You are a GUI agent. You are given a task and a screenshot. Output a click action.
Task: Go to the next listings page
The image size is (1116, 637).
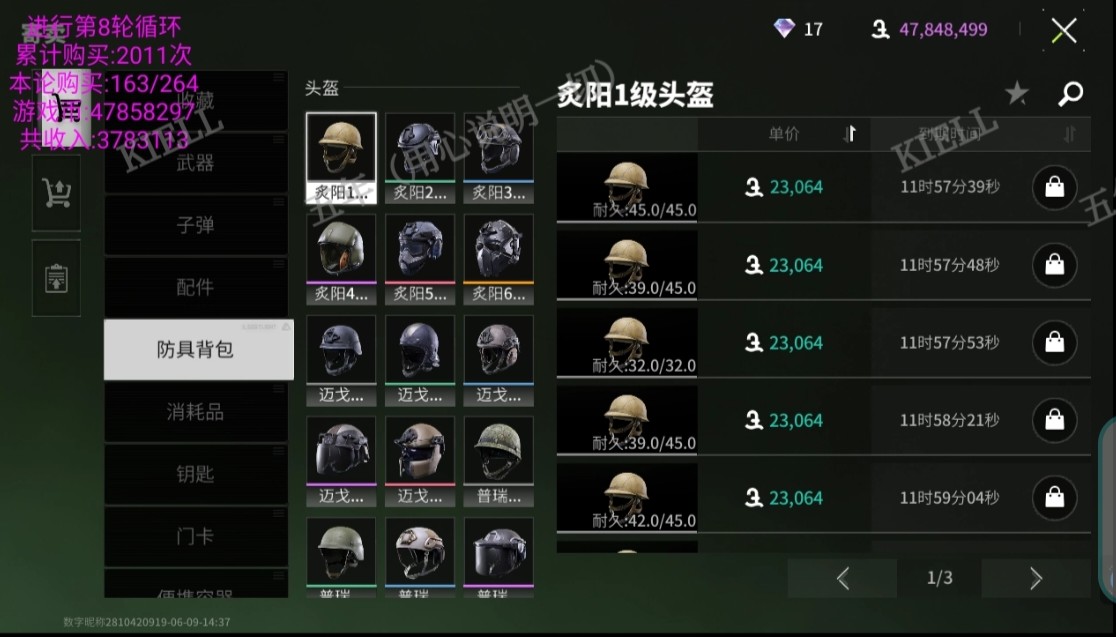(x=1035, y=578)
